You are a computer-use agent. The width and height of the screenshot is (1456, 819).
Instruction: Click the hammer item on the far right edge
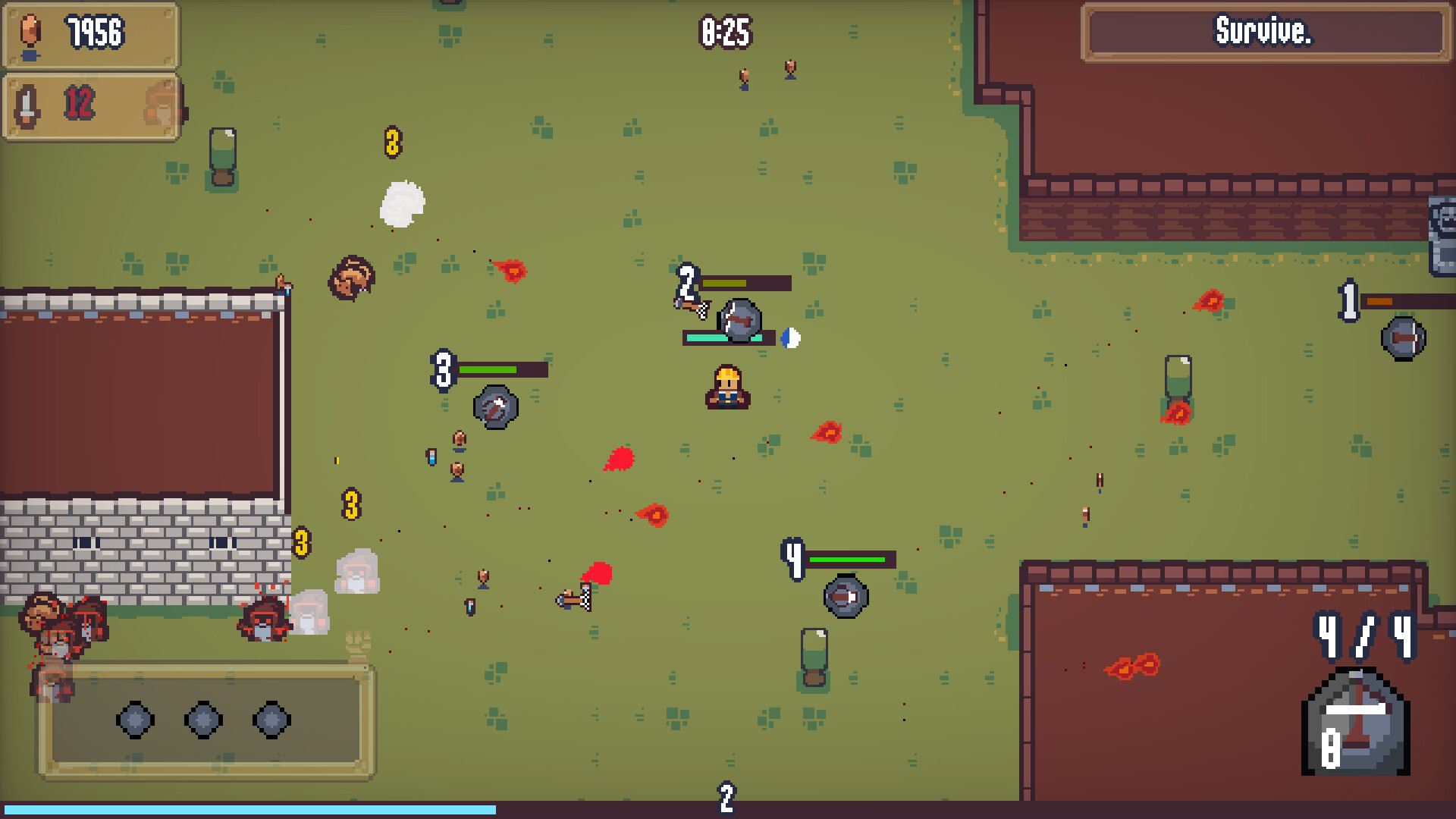(x=1404, y=337)
